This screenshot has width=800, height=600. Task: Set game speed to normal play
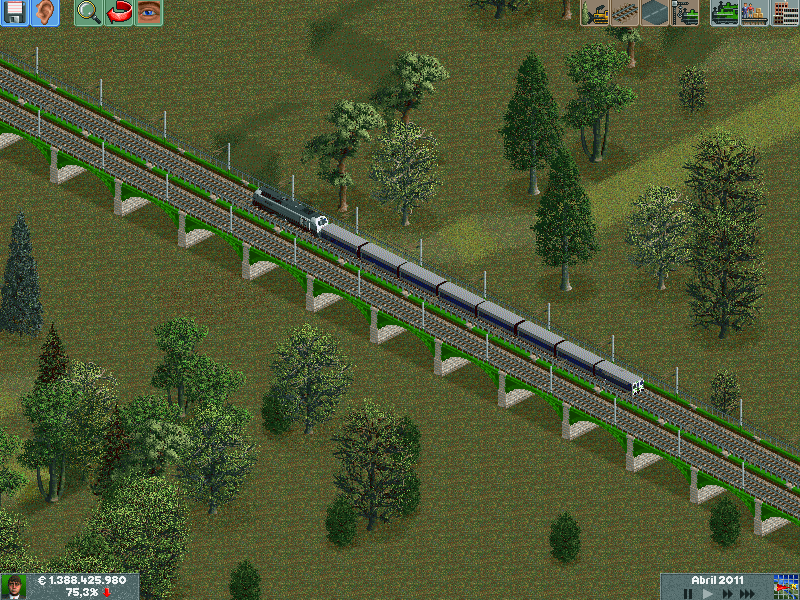pos(706,593)
